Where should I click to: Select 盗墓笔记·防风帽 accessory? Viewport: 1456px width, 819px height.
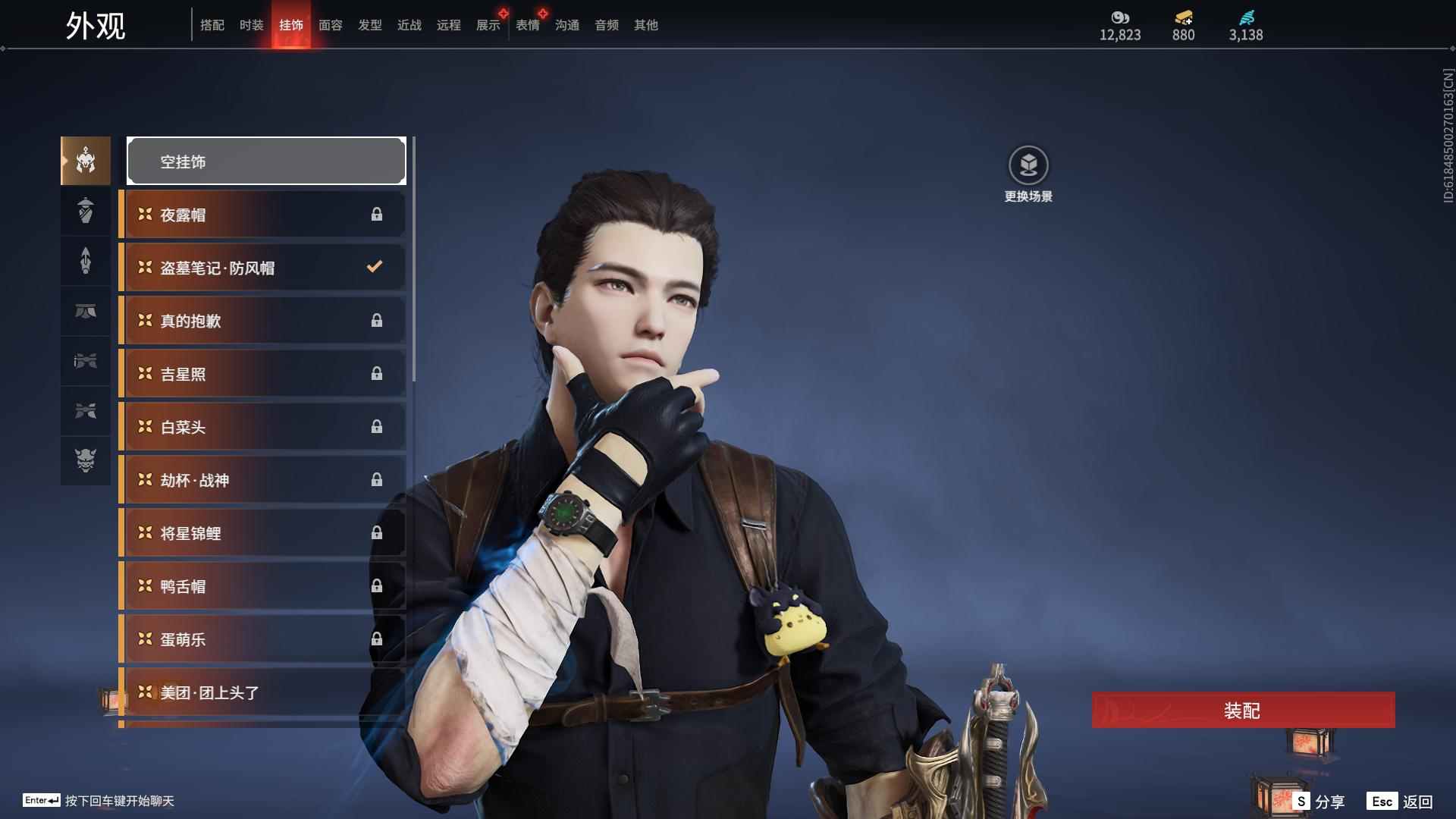pyautogui.click(x=262, y=268)
